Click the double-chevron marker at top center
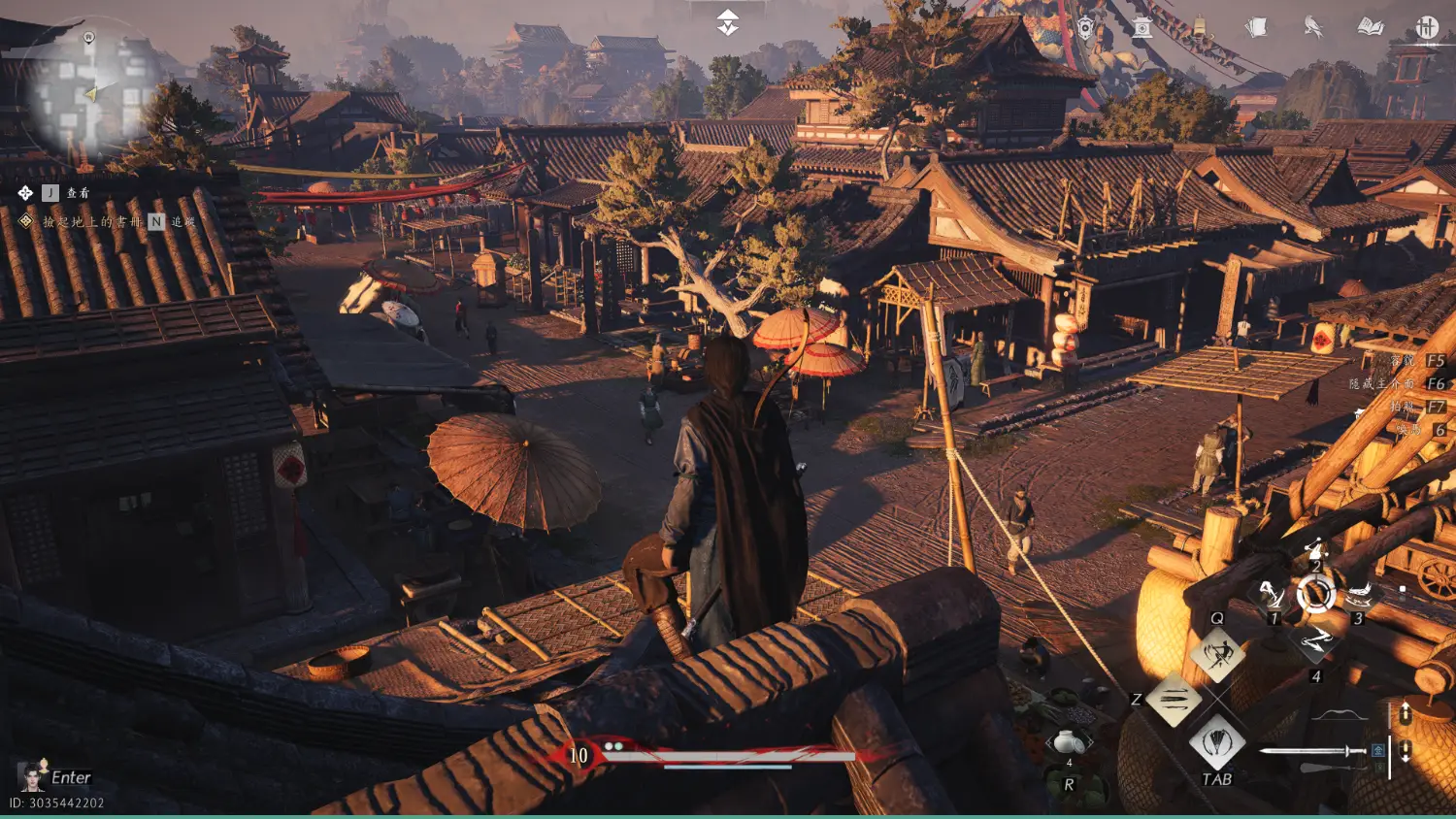 coord(728,23)
